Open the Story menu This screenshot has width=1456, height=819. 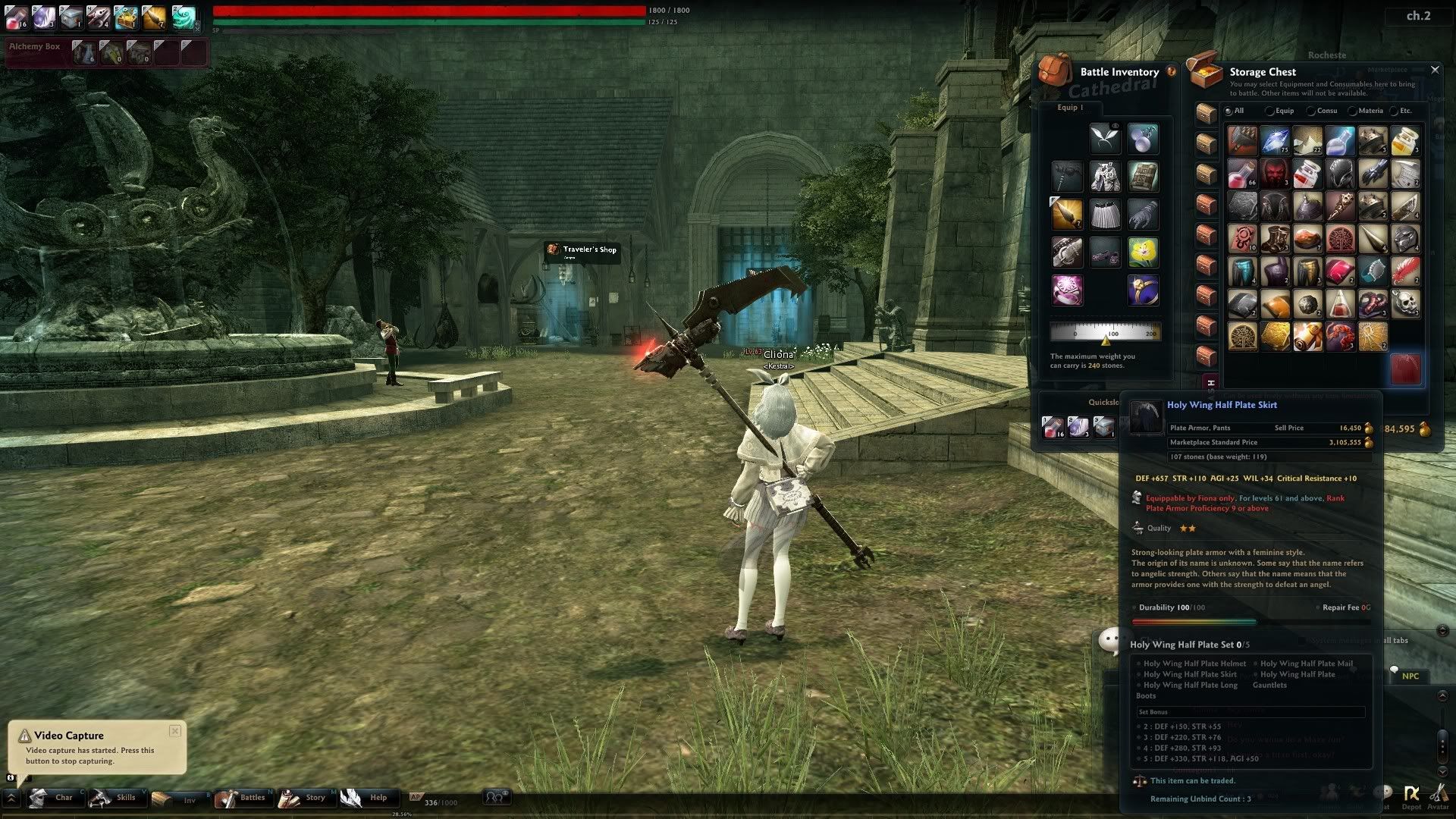[x=303, y=798]
